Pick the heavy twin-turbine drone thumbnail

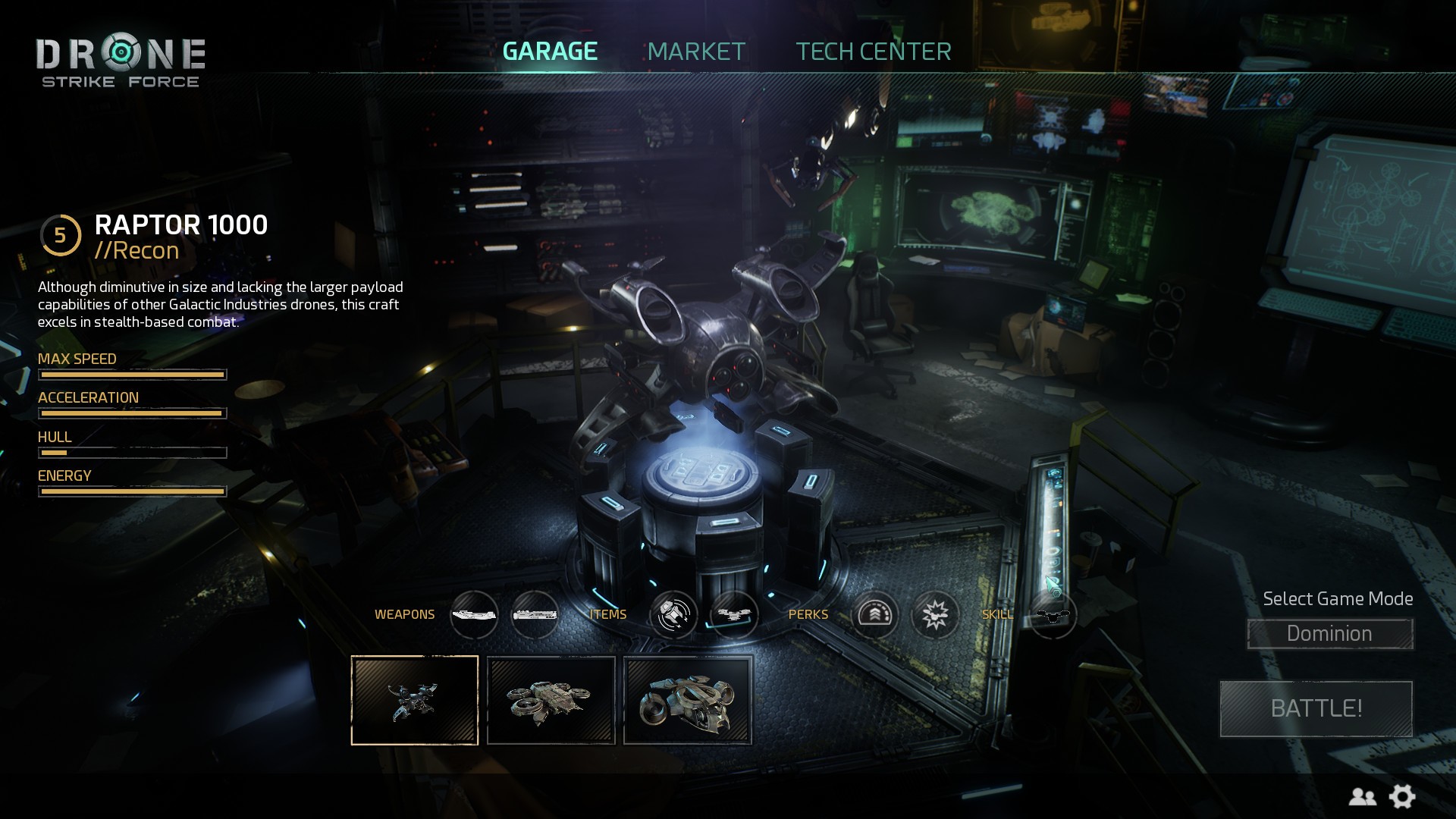(x=688, y=700)
